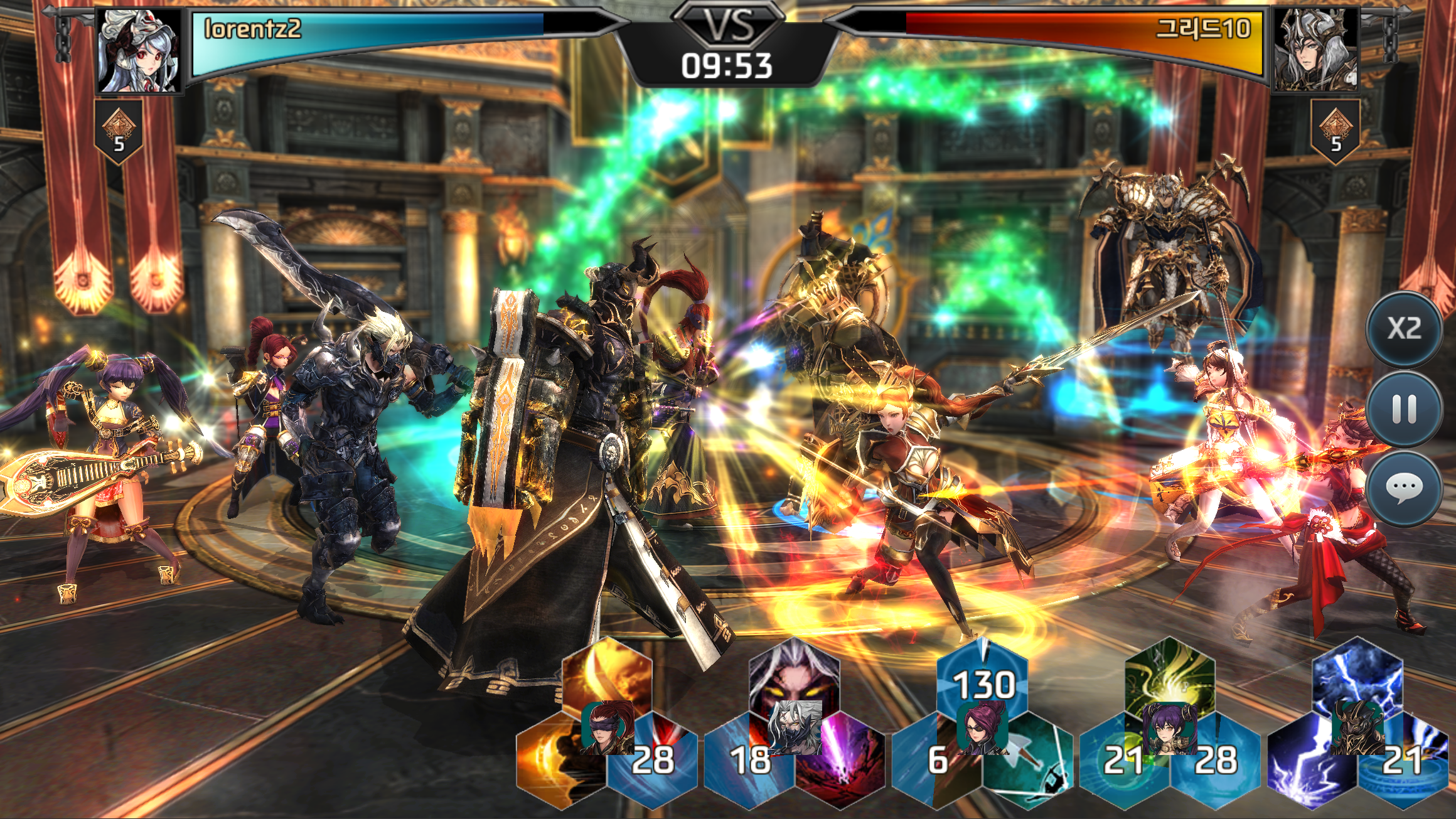Screen dimensions: 1456x819
Task: Select the white-haired masked hero portrait
Action: [795, 728]
